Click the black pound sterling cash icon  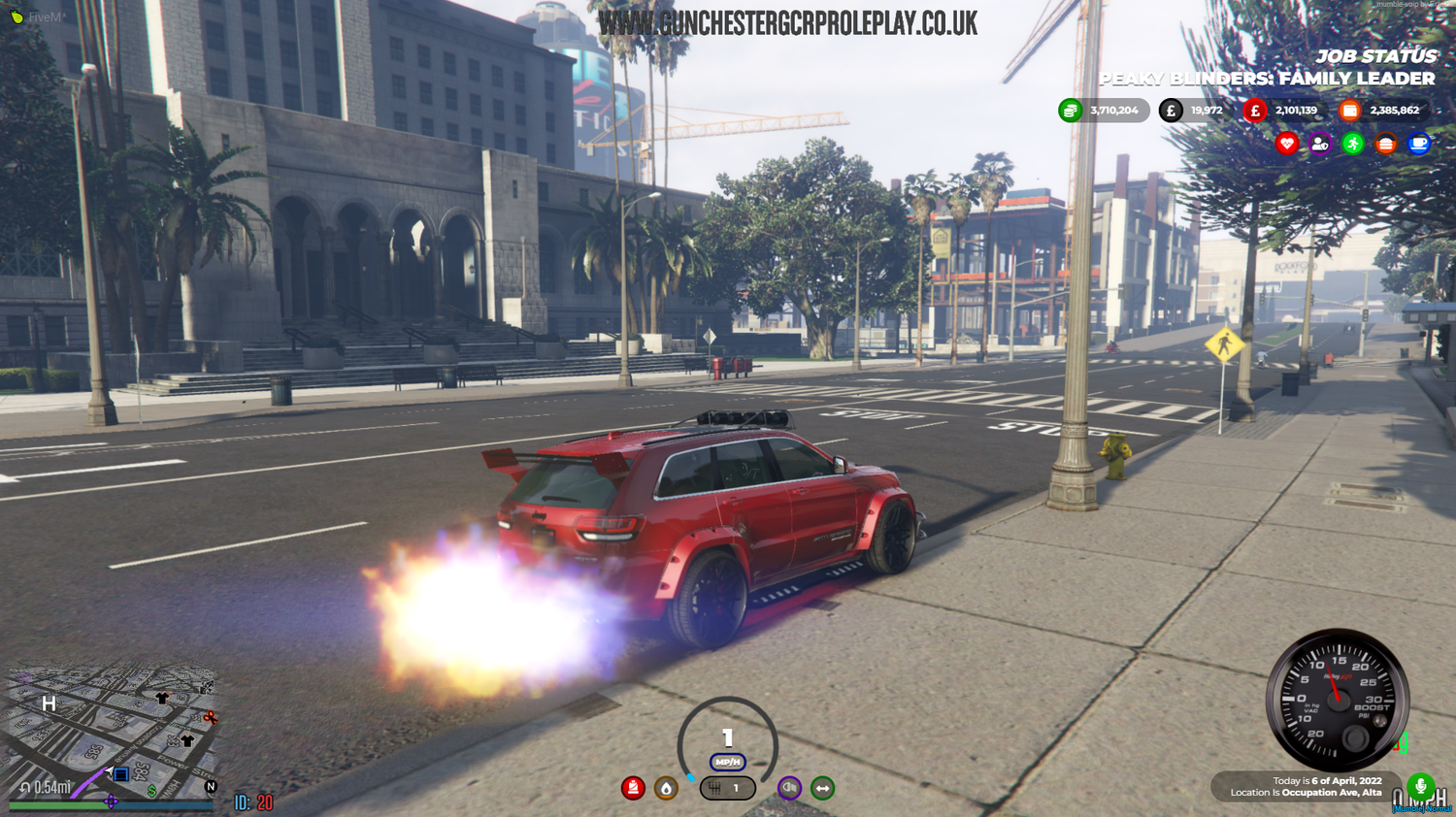coord(1171,111)
